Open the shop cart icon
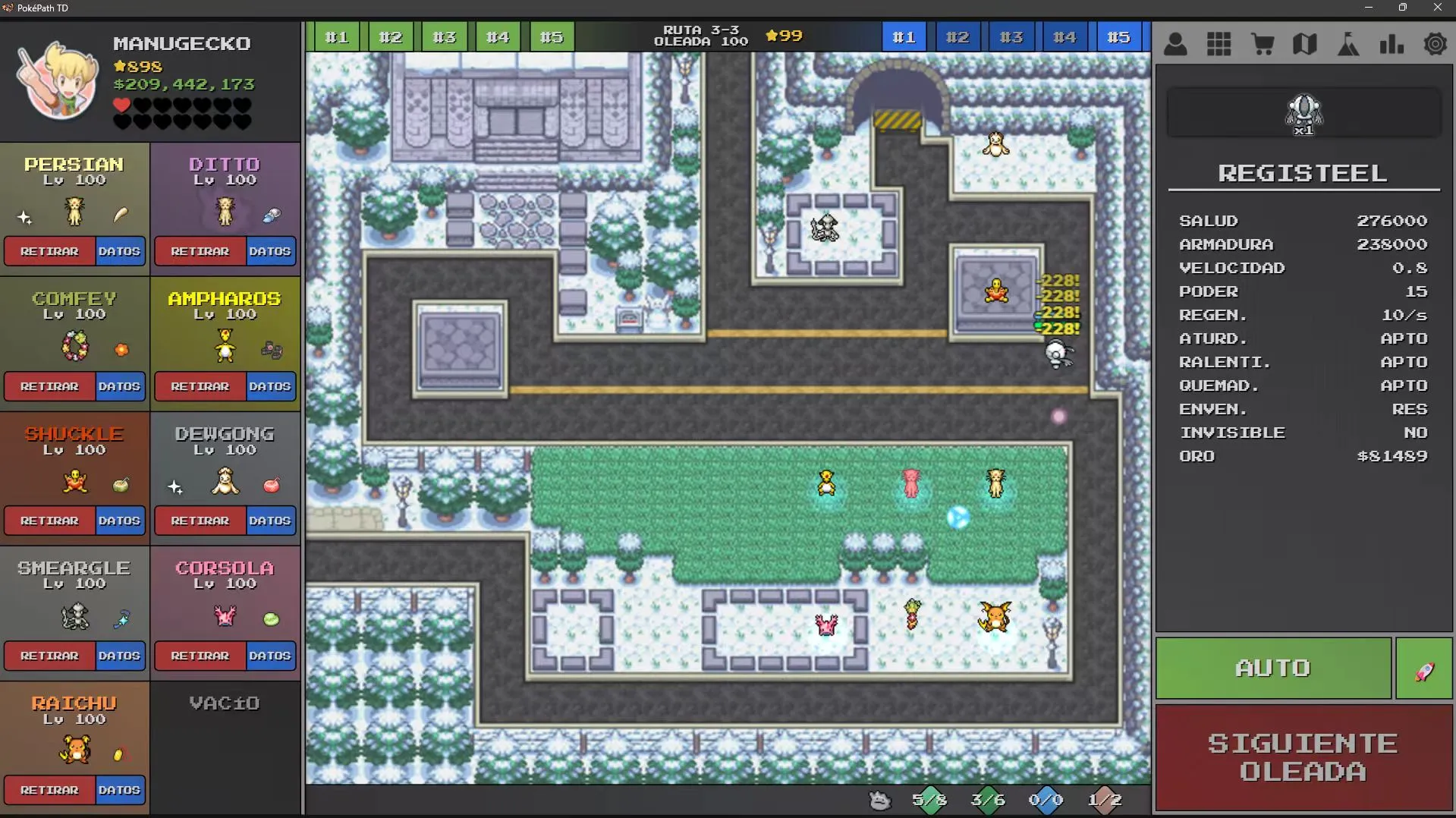Screen dimensions: 1456x818 [x=1262, y=44]
